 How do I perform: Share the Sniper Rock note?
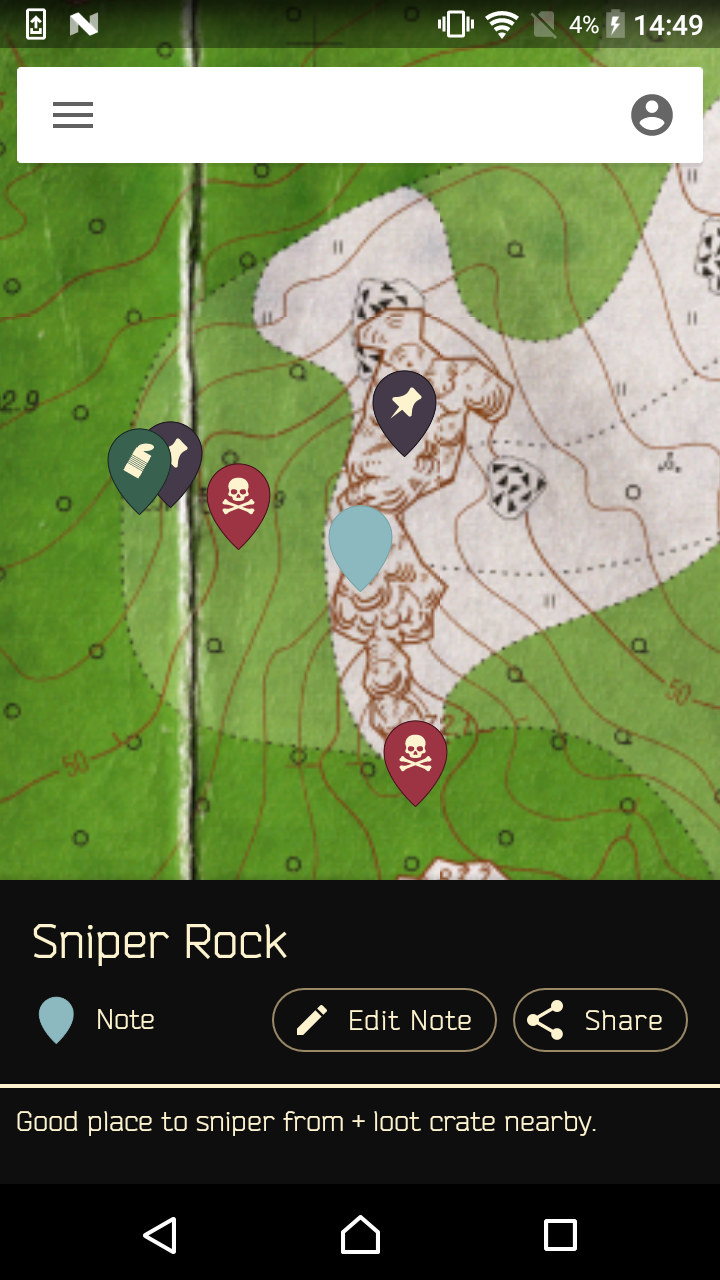pyautogui.click(x=600, y=1020)
